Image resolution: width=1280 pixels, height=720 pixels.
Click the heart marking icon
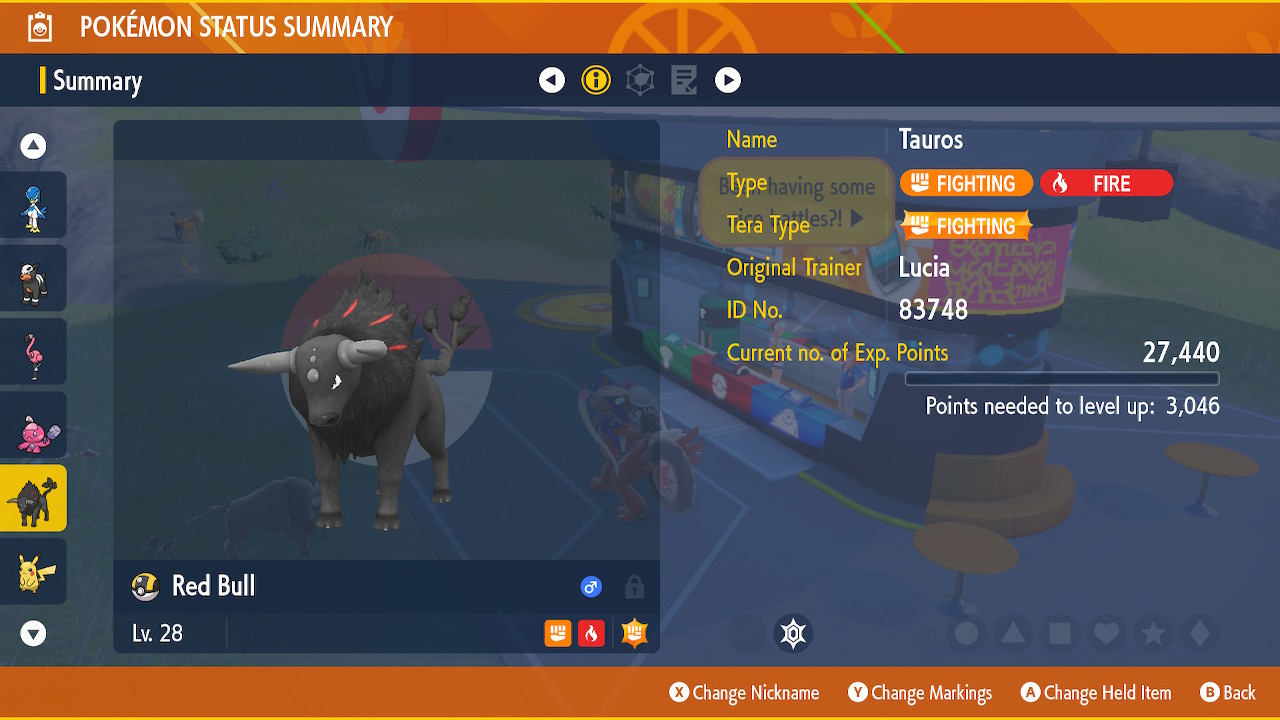tap(1105, 633)
